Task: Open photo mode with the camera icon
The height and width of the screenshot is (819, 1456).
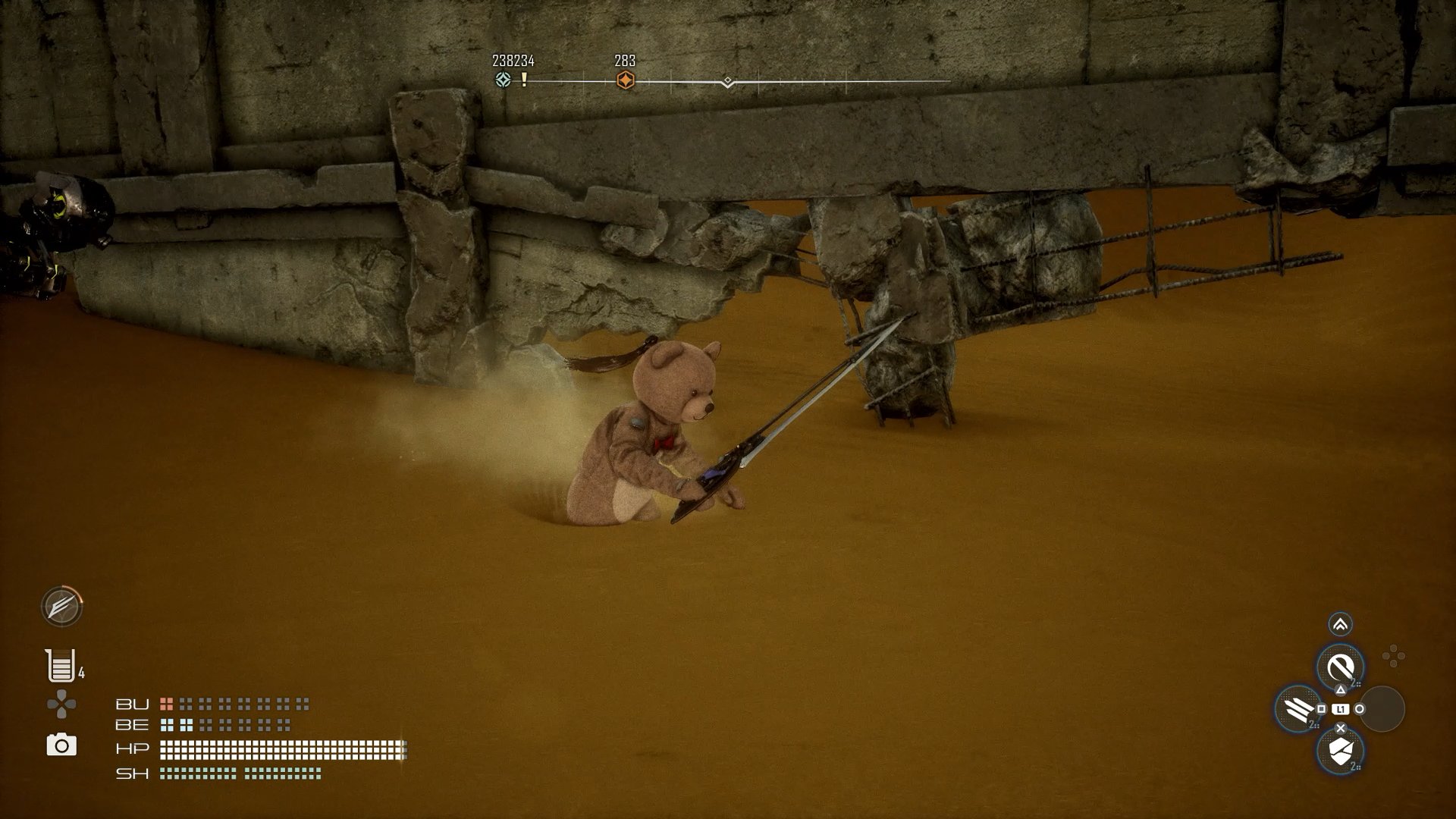Action: coord(61,745)
